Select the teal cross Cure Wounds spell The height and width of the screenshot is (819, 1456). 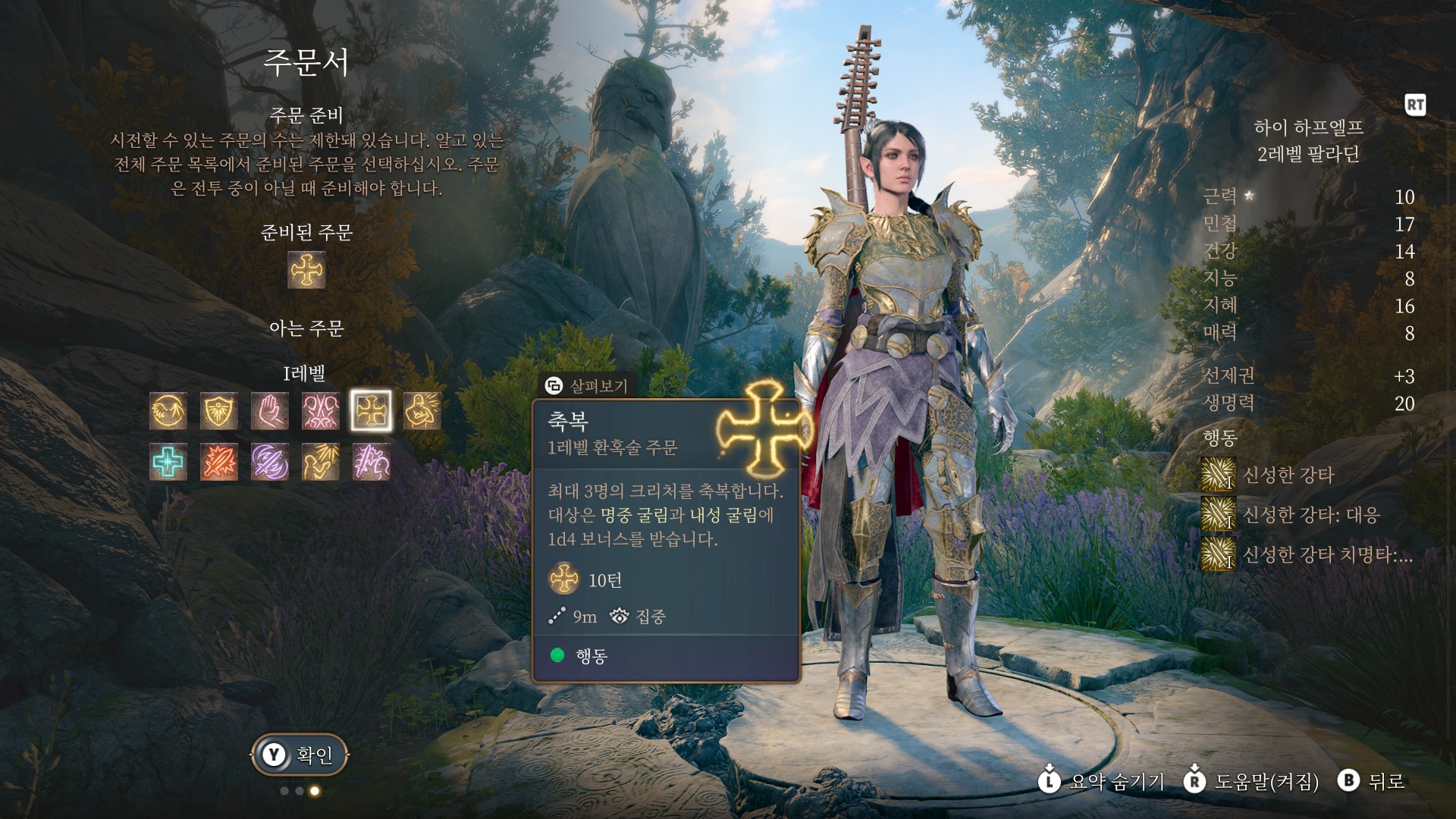click(x=168, y=462)
